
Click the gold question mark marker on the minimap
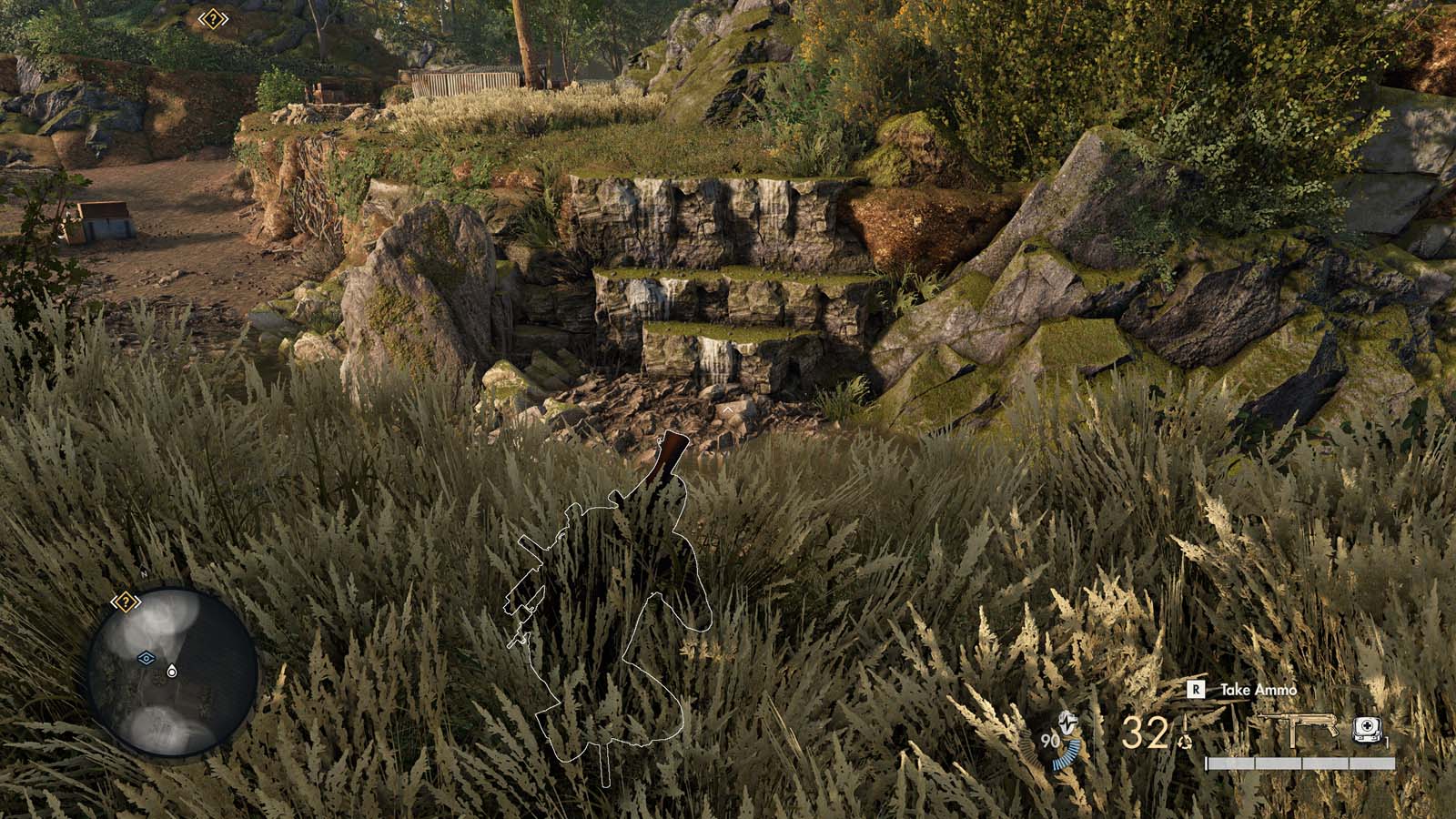(126, 601)
